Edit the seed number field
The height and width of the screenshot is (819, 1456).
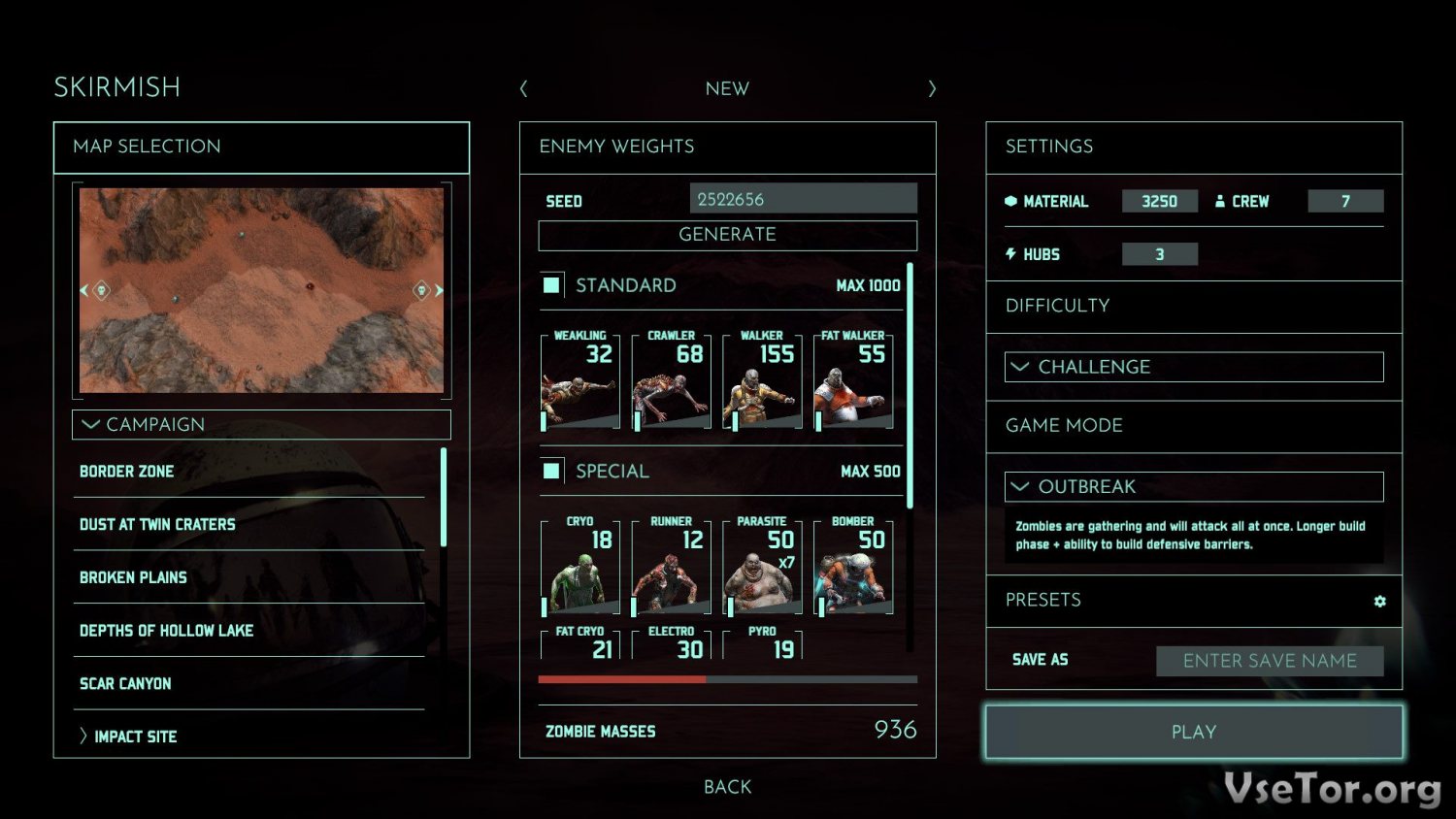tap(803, 199)
